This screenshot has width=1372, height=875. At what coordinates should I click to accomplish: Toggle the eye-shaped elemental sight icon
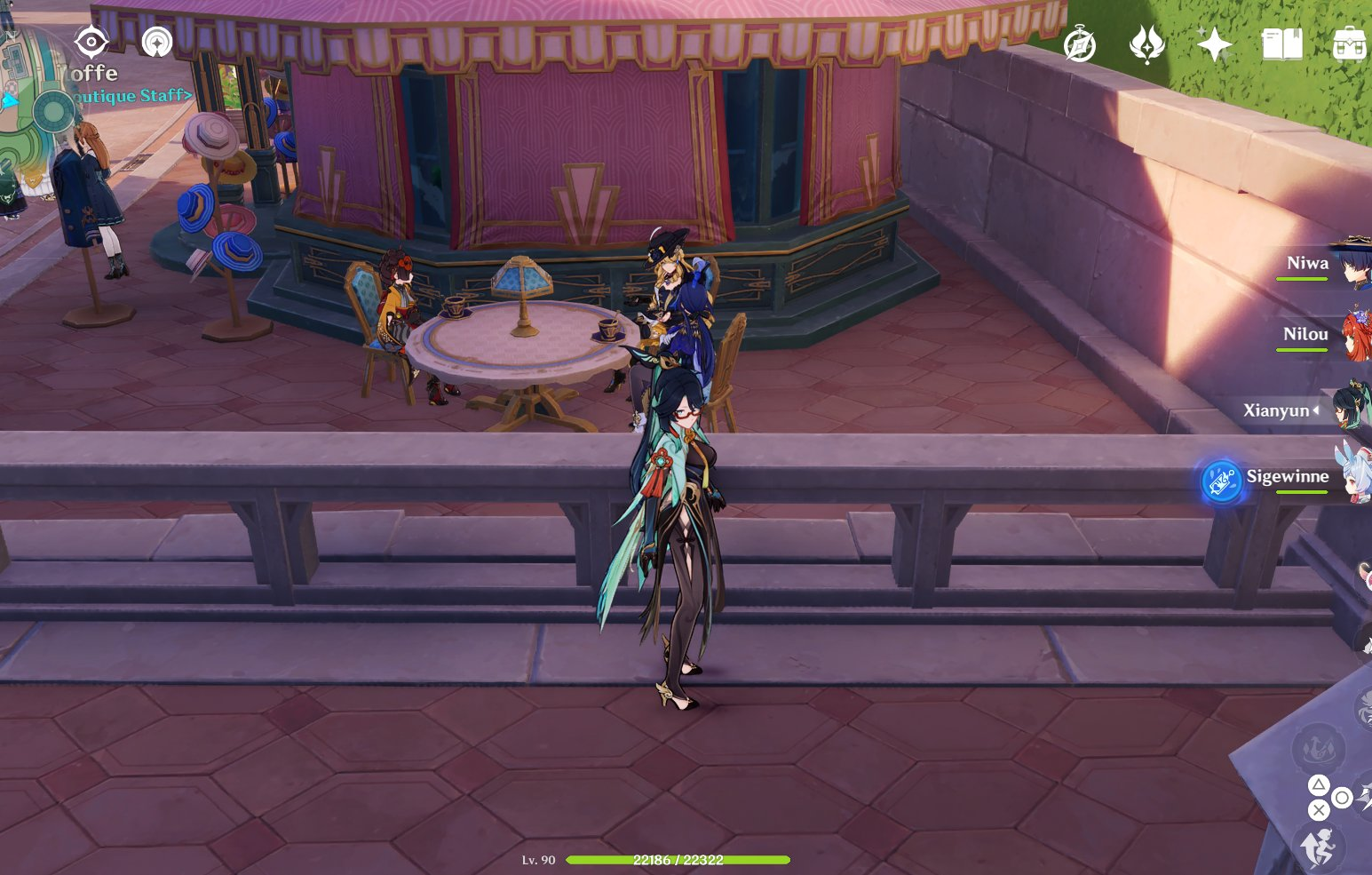pyautogui.click(x=91, y=42)
